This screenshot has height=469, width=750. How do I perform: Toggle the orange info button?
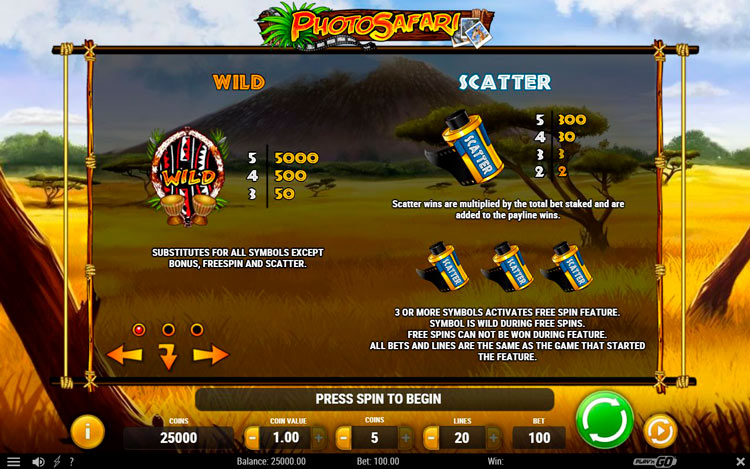pyautogui.click(x=88, y=431)
